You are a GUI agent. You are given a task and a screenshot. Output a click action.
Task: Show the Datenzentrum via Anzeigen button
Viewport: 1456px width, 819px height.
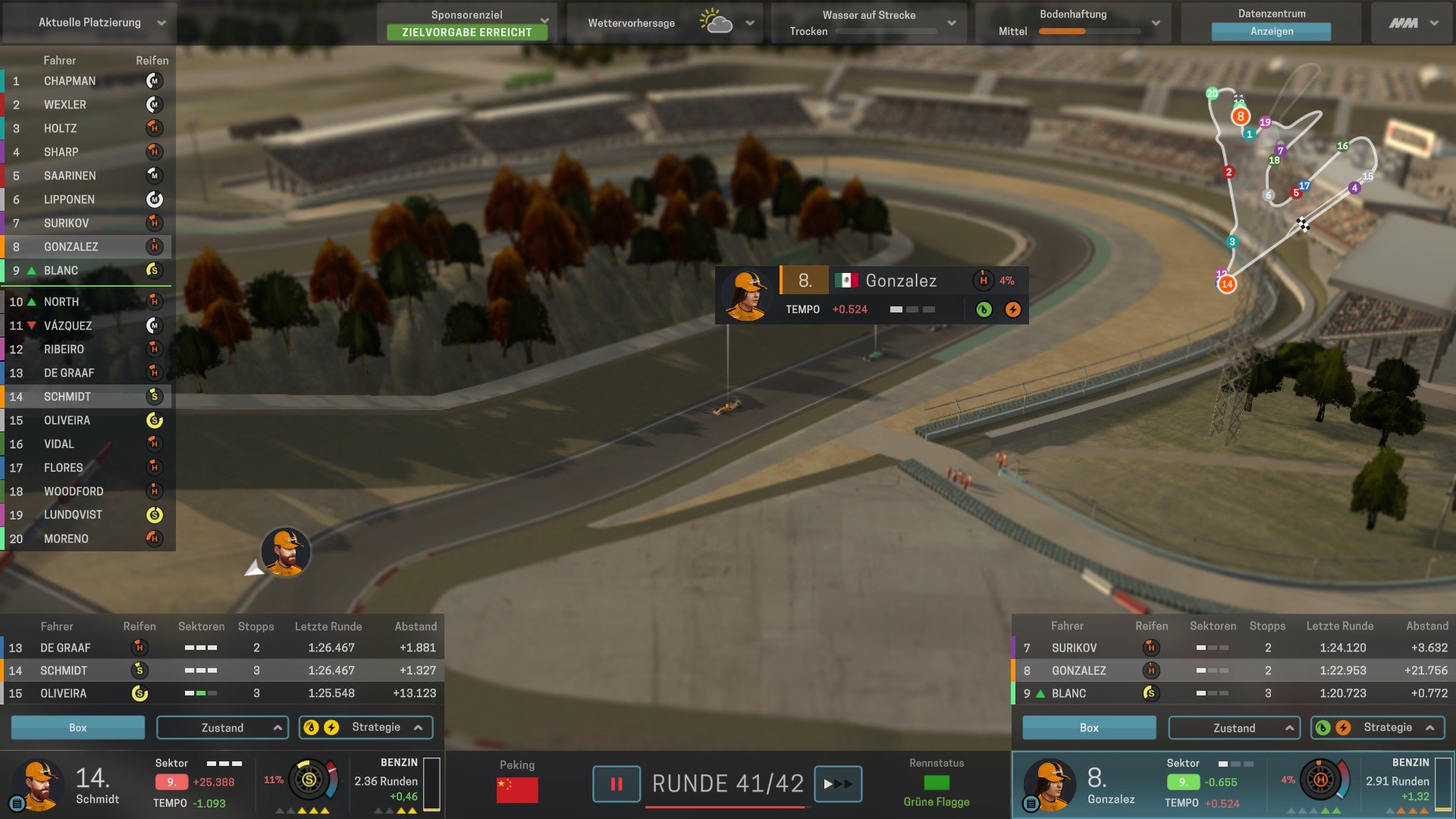click(x=1271, y=32)
